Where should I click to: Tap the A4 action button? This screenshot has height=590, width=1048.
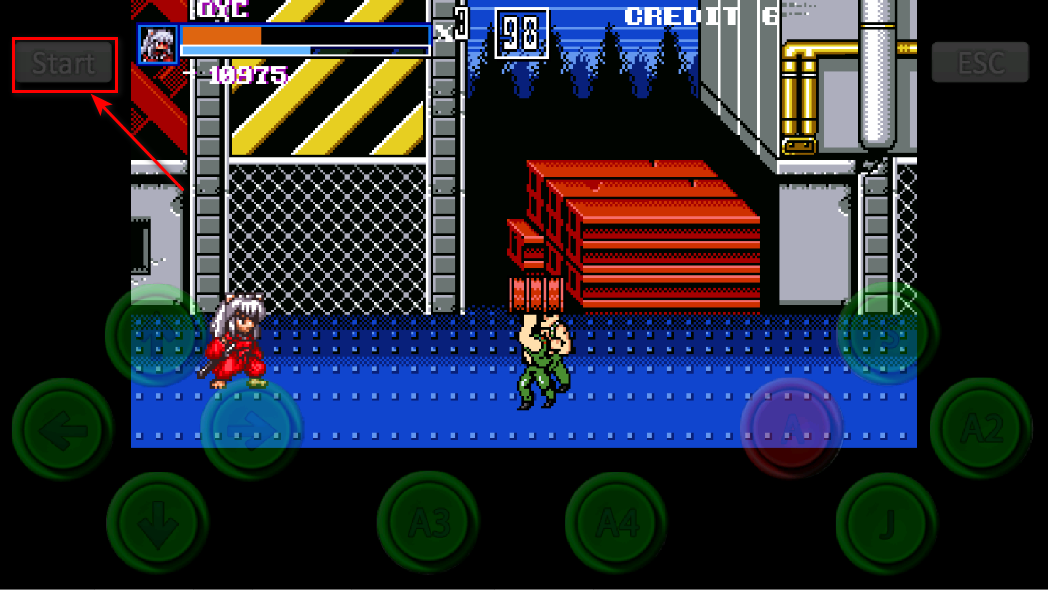pos(616,522)
